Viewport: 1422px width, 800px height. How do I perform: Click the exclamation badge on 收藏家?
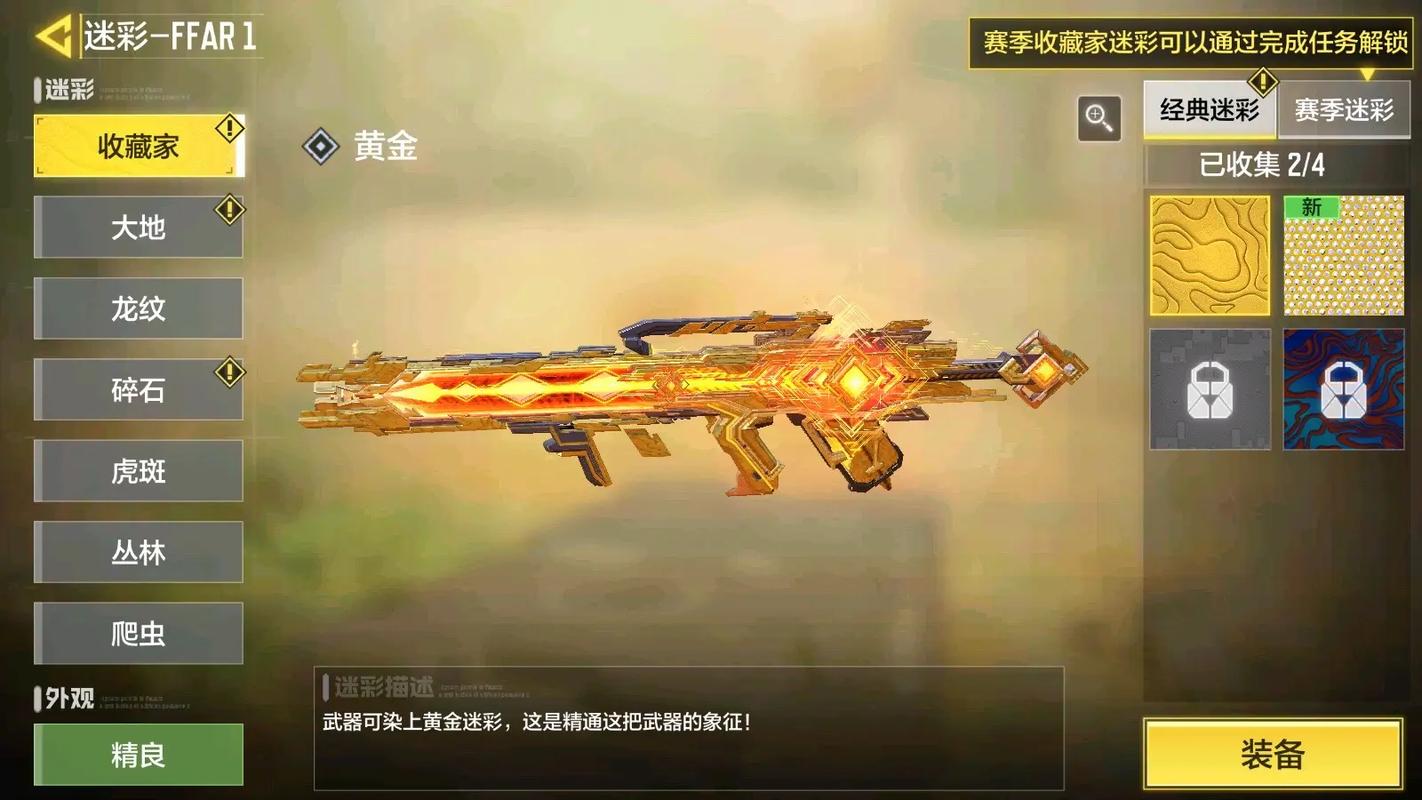tap(228, 126)
